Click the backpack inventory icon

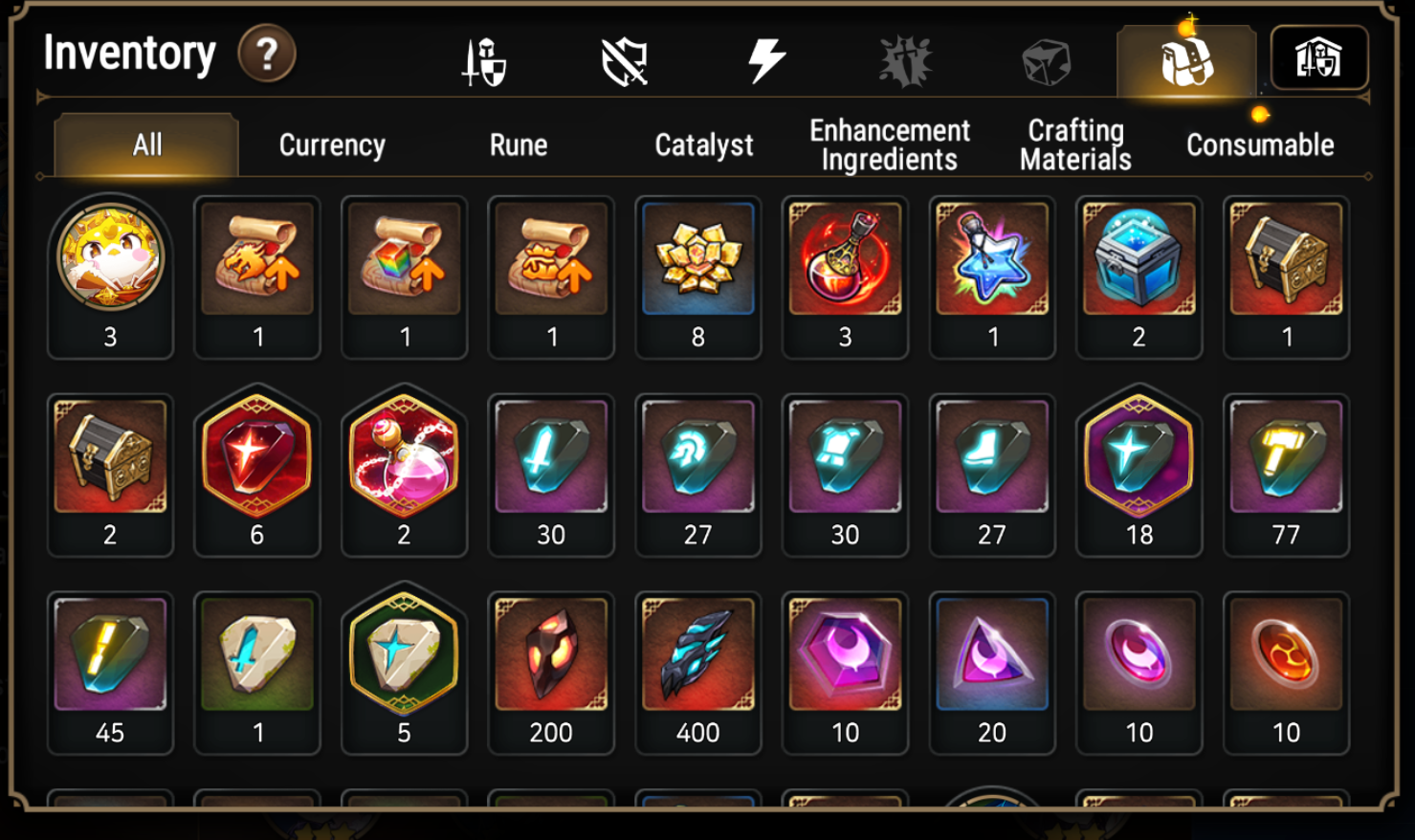click(x=1185, y=59)
